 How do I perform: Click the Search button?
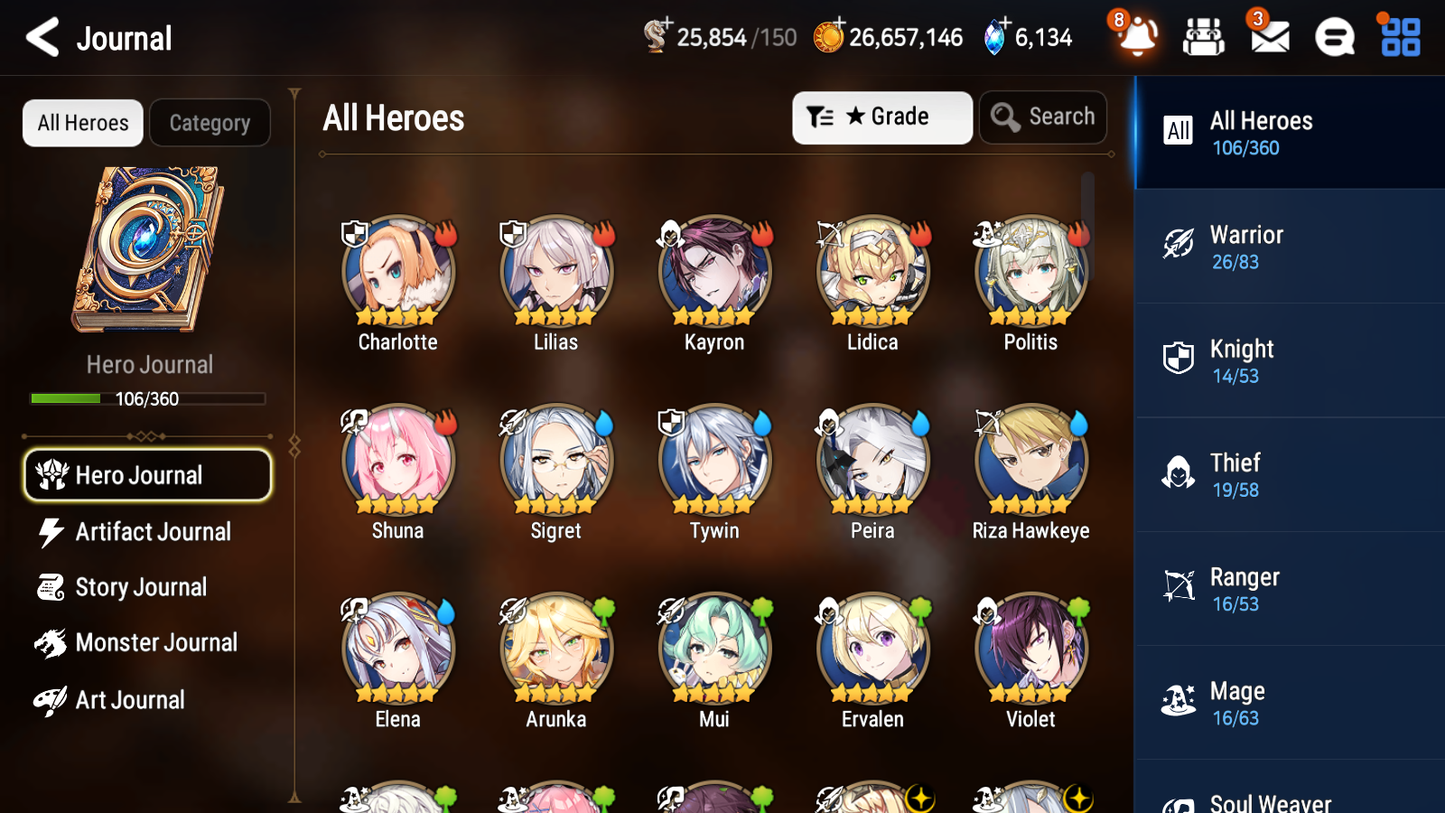(x=1043, y=117)
